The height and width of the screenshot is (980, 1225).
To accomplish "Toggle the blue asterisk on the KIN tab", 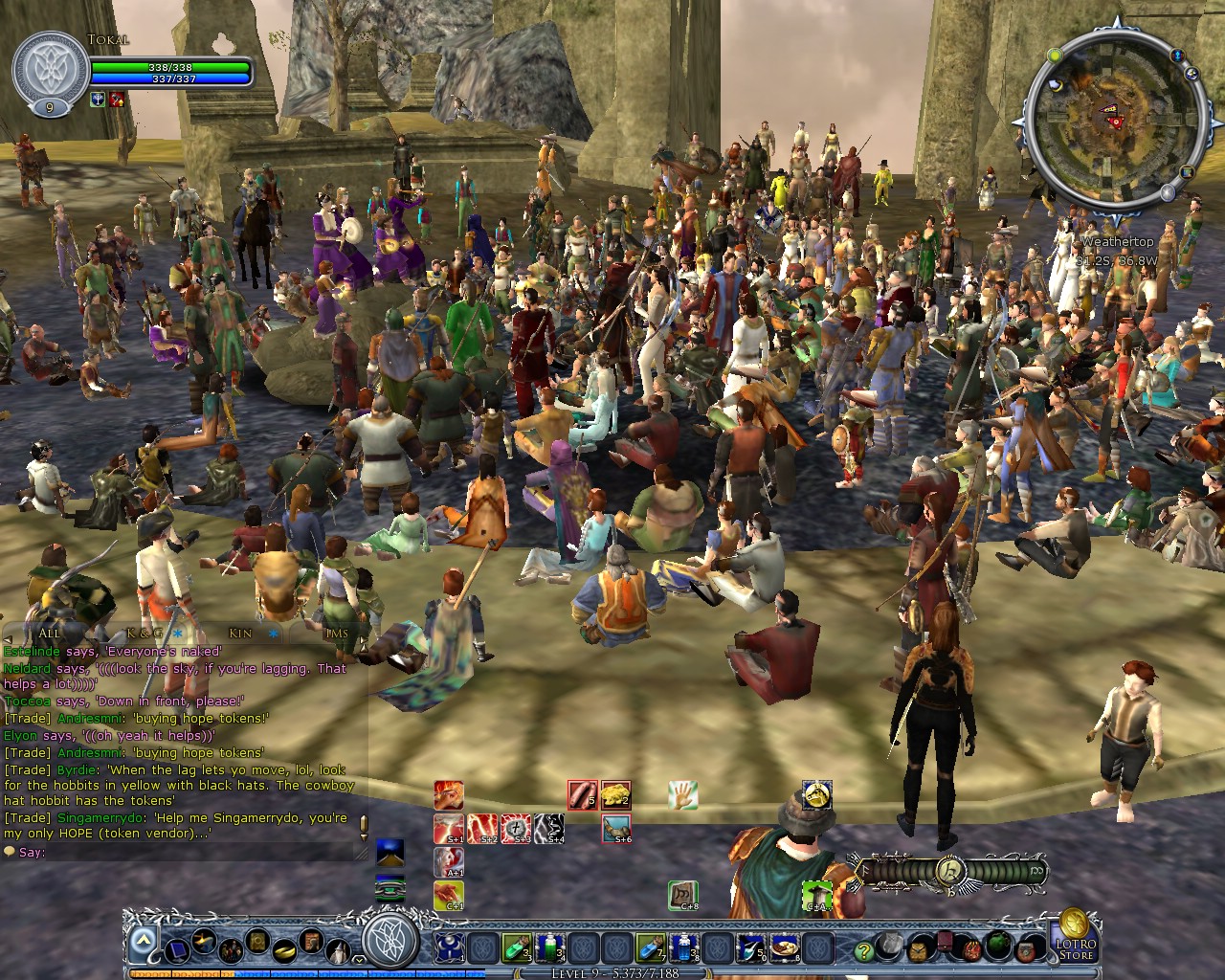I will tap(274, 634).
